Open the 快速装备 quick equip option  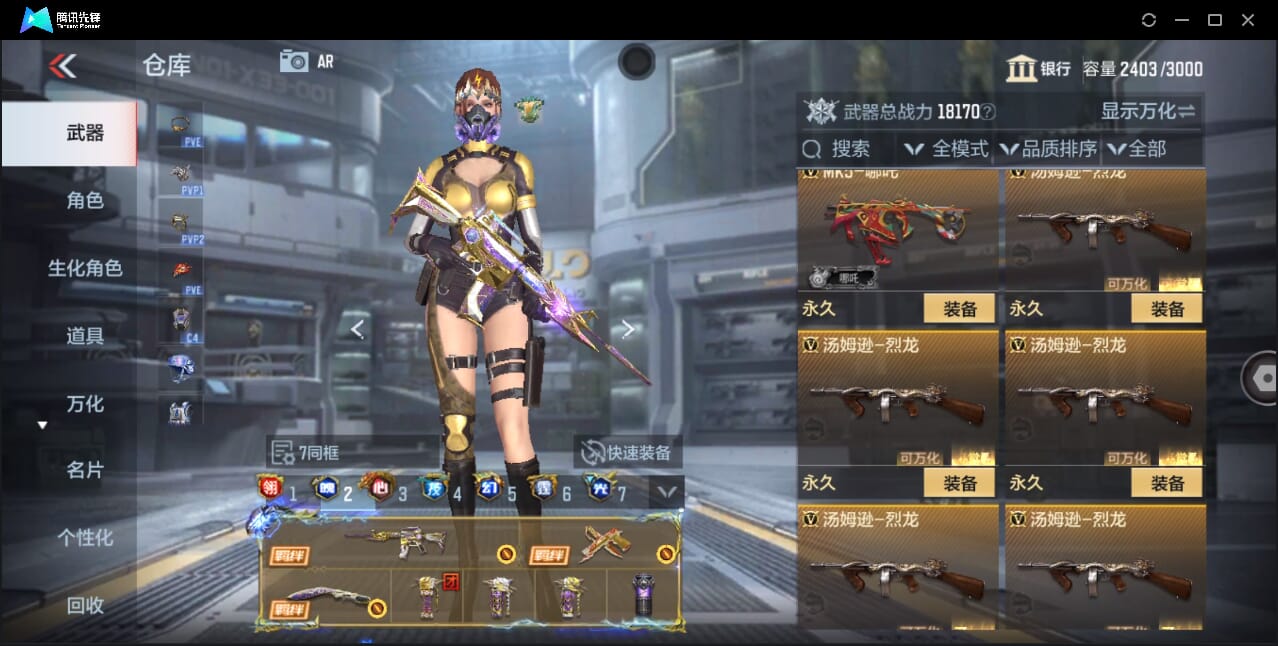pos(627,453)
